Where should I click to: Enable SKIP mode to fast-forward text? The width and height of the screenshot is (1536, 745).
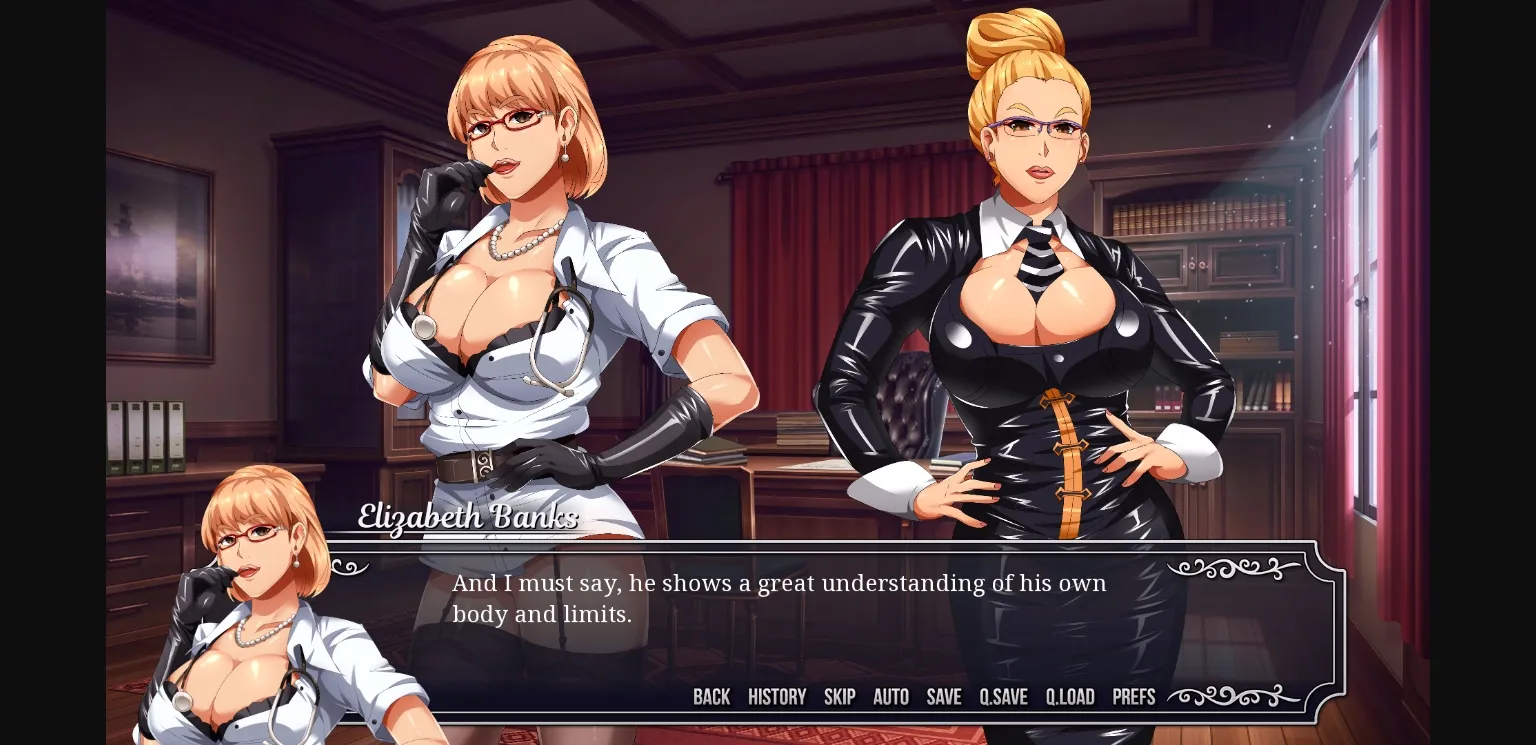coord(839,697)
